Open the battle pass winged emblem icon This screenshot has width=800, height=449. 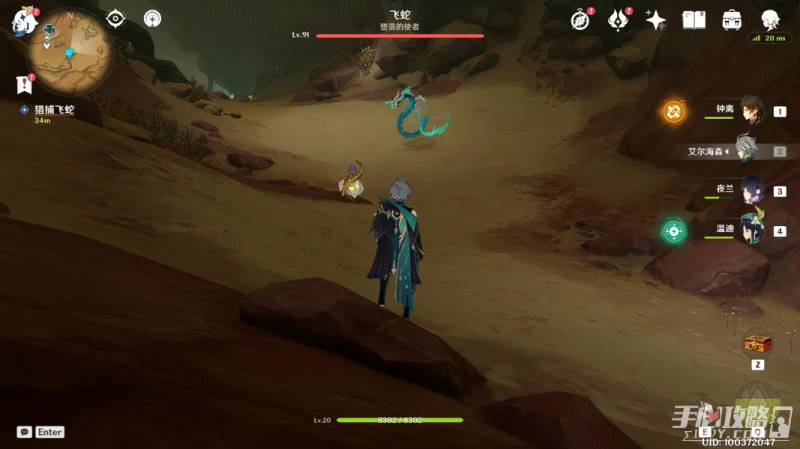point(618,19)
